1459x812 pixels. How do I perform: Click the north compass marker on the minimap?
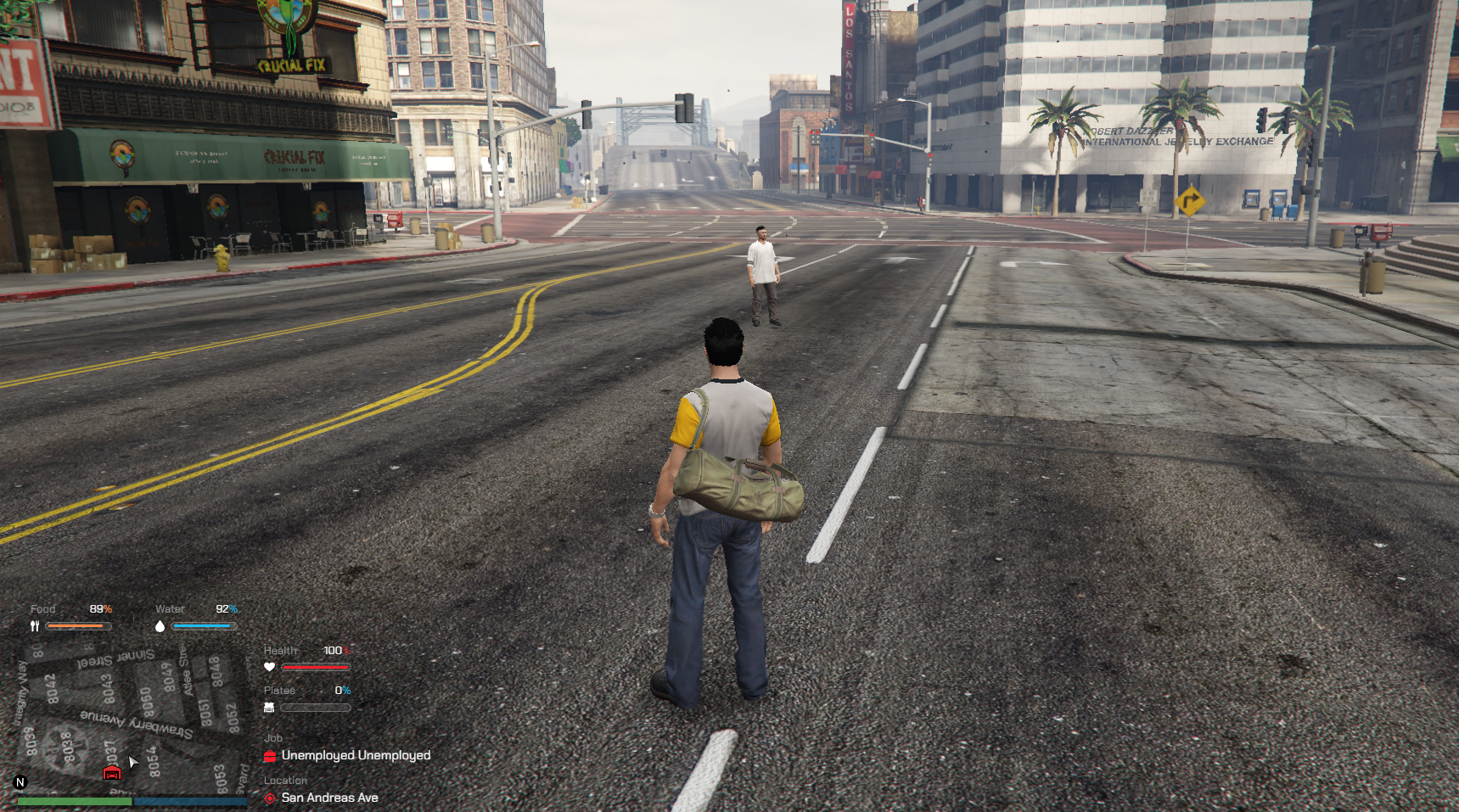point(20,782)
